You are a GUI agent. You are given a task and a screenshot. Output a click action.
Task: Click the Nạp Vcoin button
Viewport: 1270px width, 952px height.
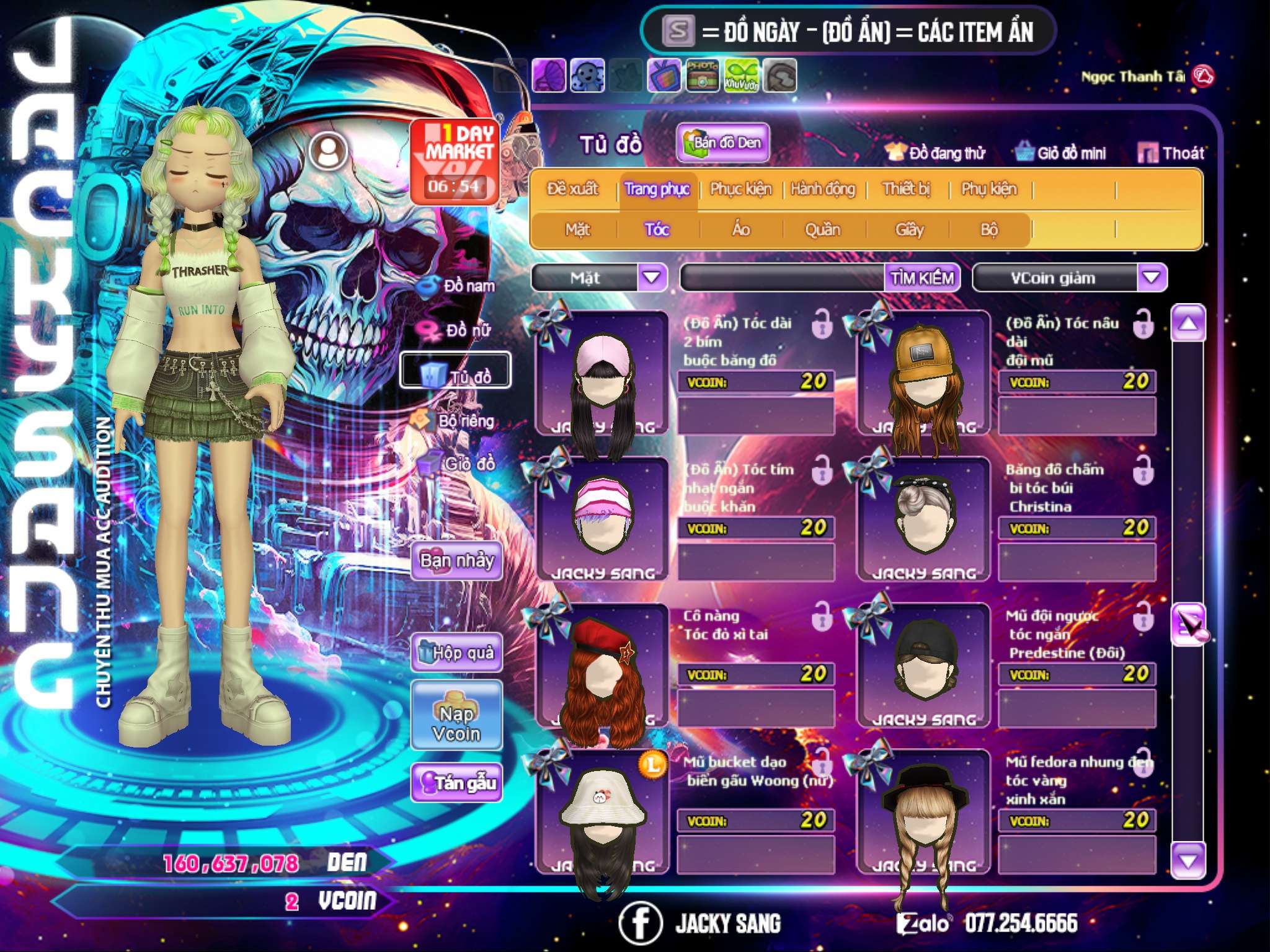pos(456,723)
